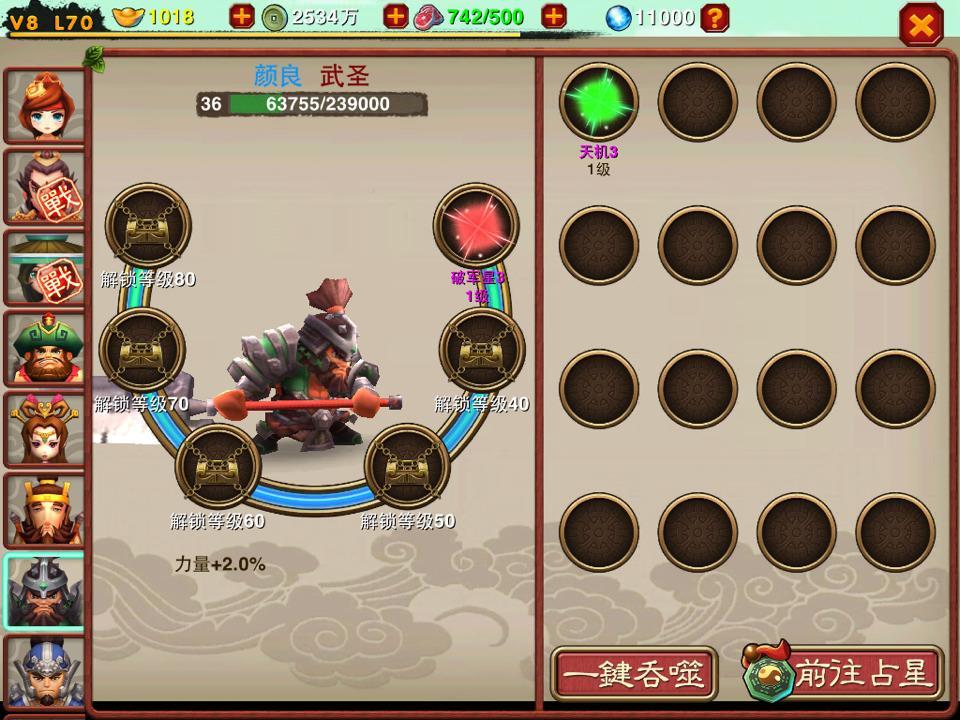Image resolution: width=960 pixels, height=720 pixels.
Task: Click the locked slot labeled 解锁等级50
Action: coord(407,466)
